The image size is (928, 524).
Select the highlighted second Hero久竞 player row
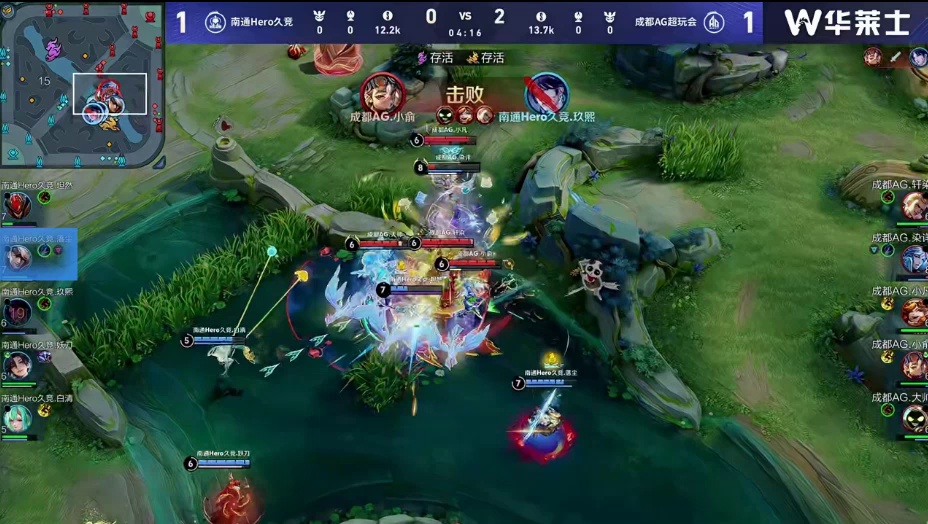[x=38, y=256]
